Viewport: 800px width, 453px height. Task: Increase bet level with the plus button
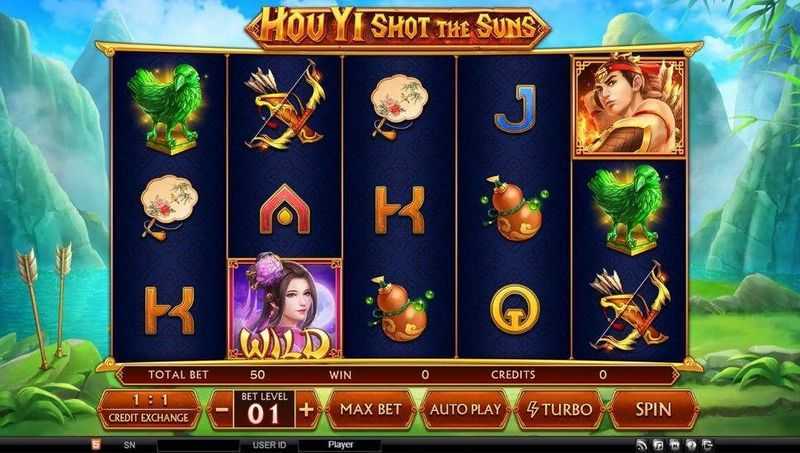pyautogui.click(x=306, y=410)
